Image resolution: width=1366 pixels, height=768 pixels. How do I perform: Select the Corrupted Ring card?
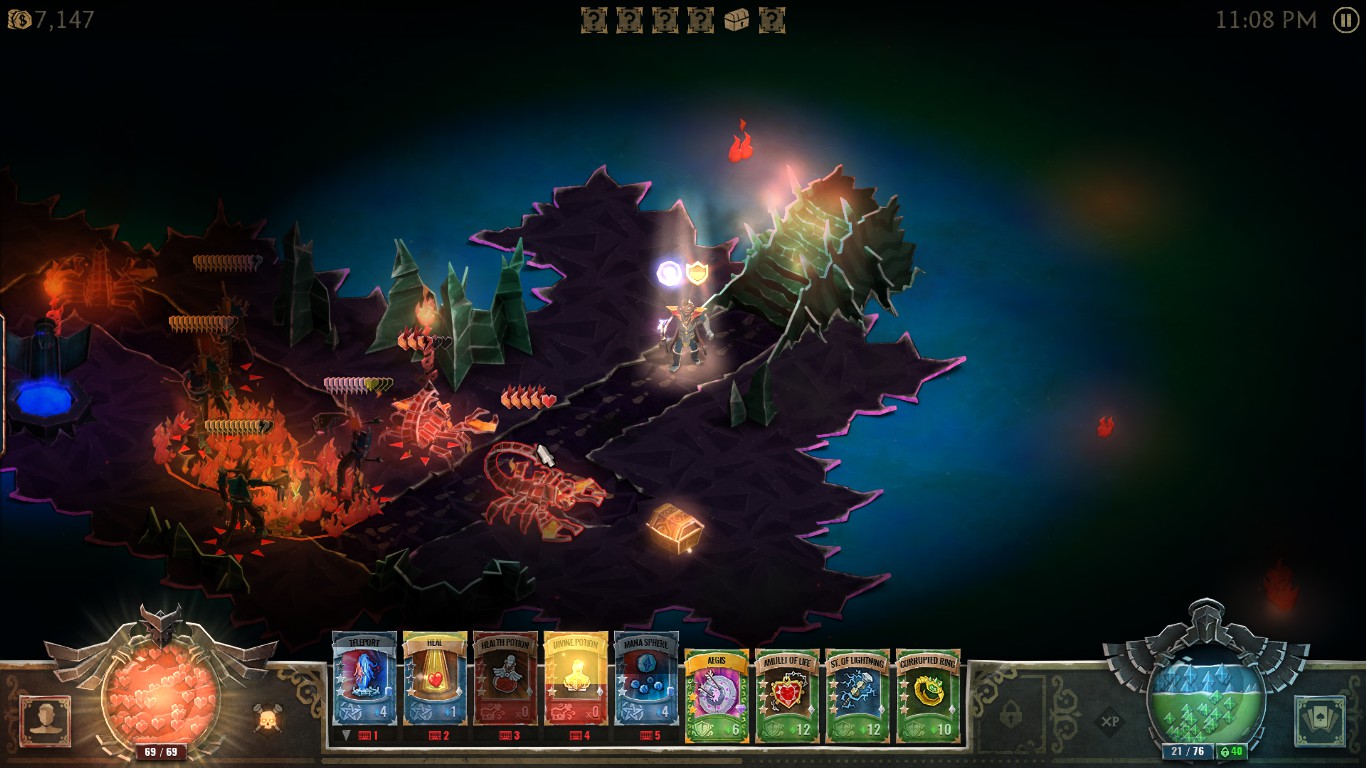[x=928, y=695]
